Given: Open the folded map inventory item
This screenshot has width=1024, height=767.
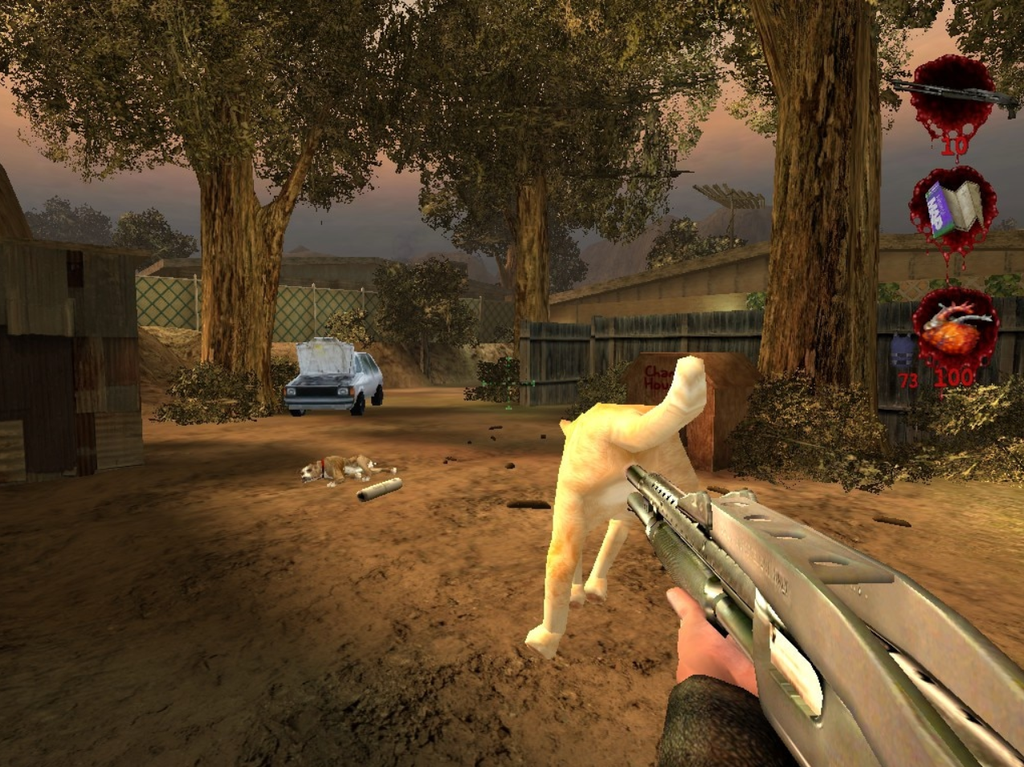Looking at the screenshot, I should pos(952,209).
